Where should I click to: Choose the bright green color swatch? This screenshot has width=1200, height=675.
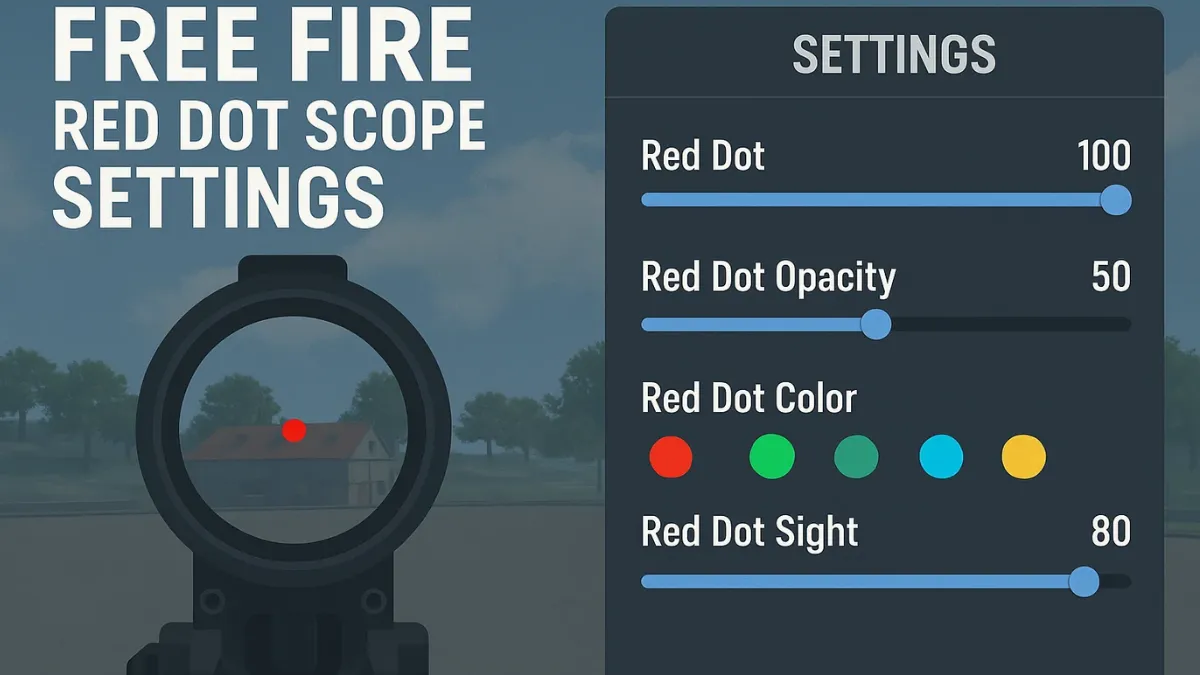[x=772, y=457]
